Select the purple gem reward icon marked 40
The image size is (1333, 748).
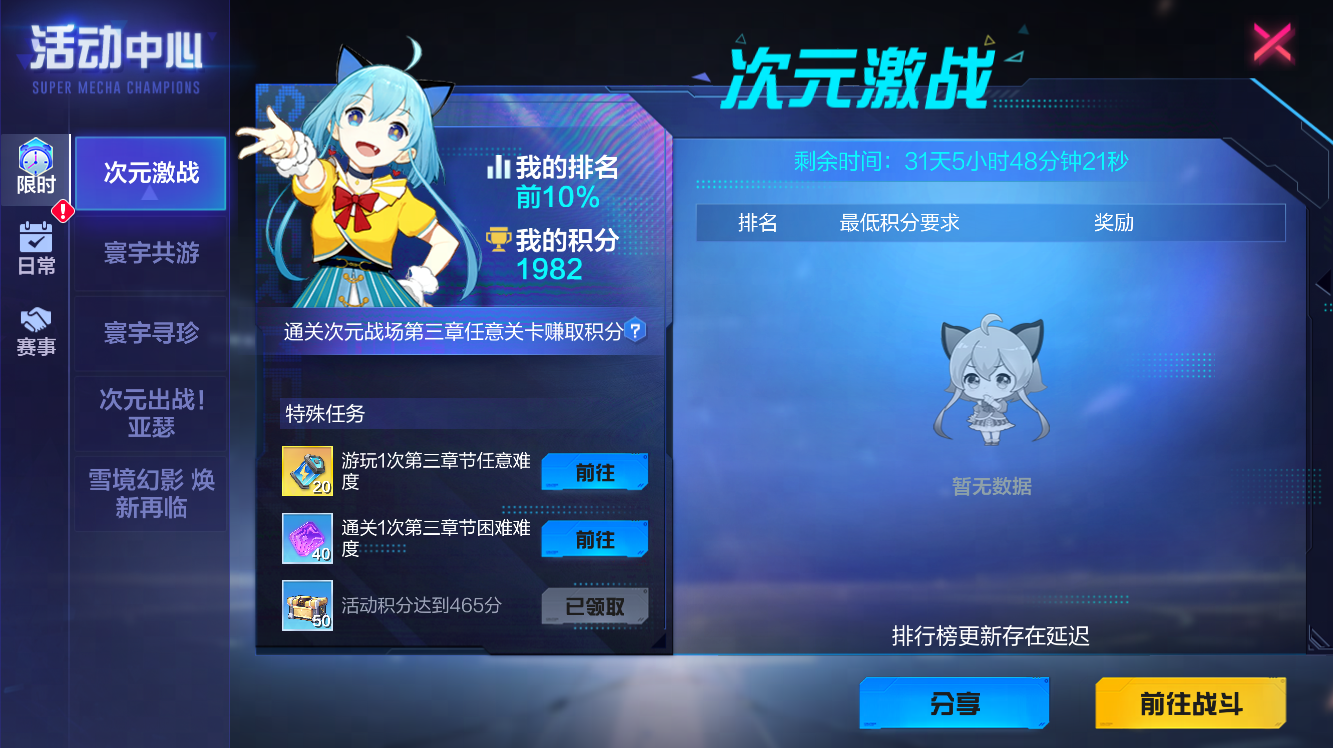click(x=307, y=538)
